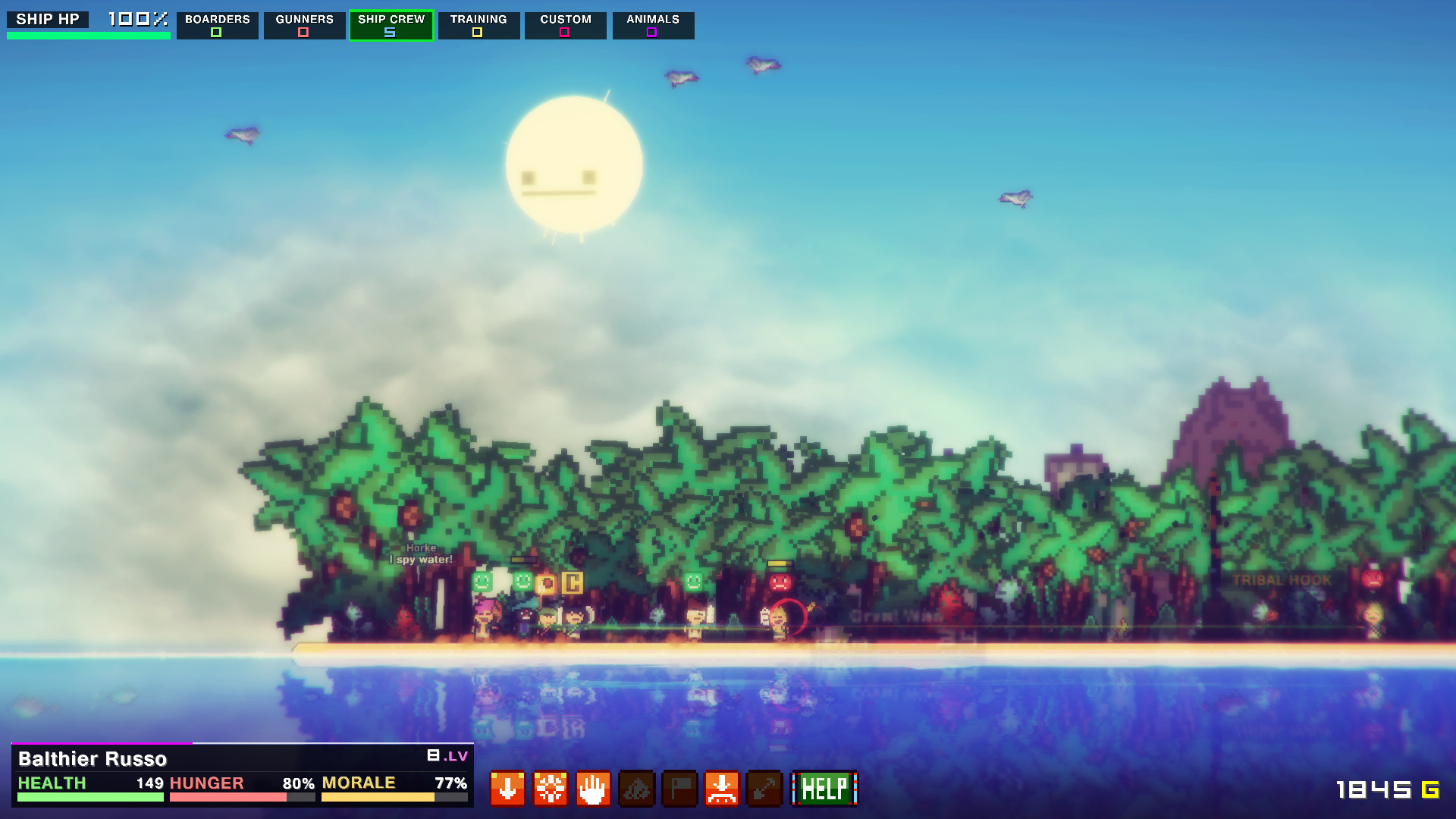Open the Animals category
The image size is (1456, 819).
click(x=652, y=19)
